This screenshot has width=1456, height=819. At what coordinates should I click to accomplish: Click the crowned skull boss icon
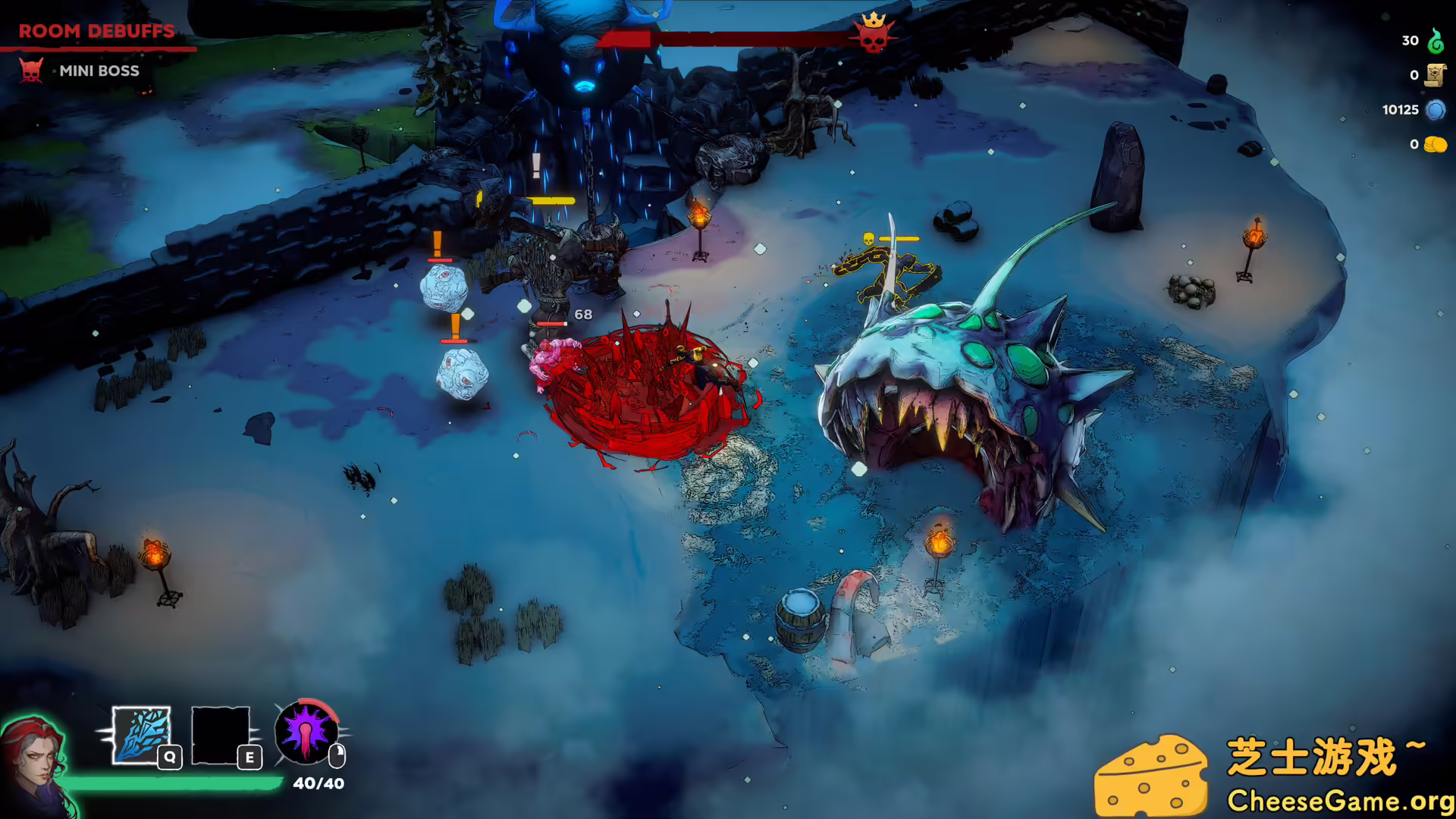[x=873, y=33]
